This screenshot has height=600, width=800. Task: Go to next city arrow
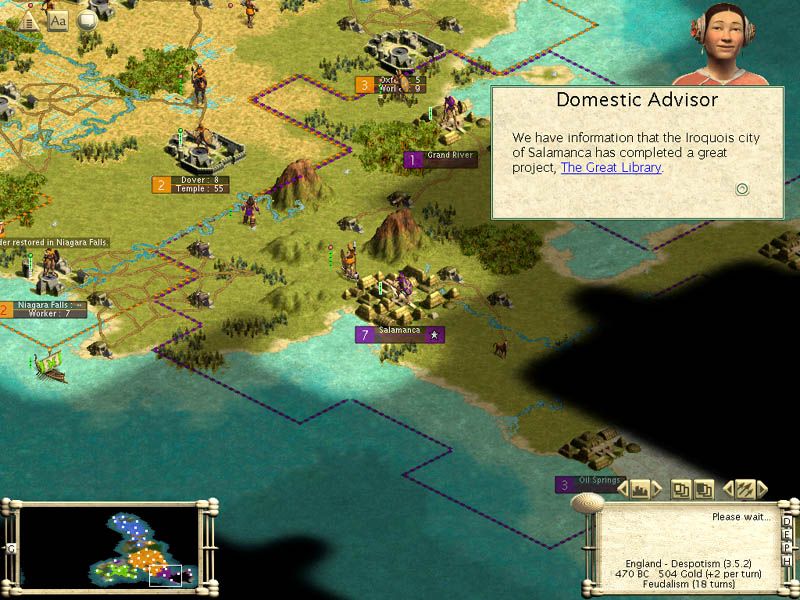[x=658, y=489]
